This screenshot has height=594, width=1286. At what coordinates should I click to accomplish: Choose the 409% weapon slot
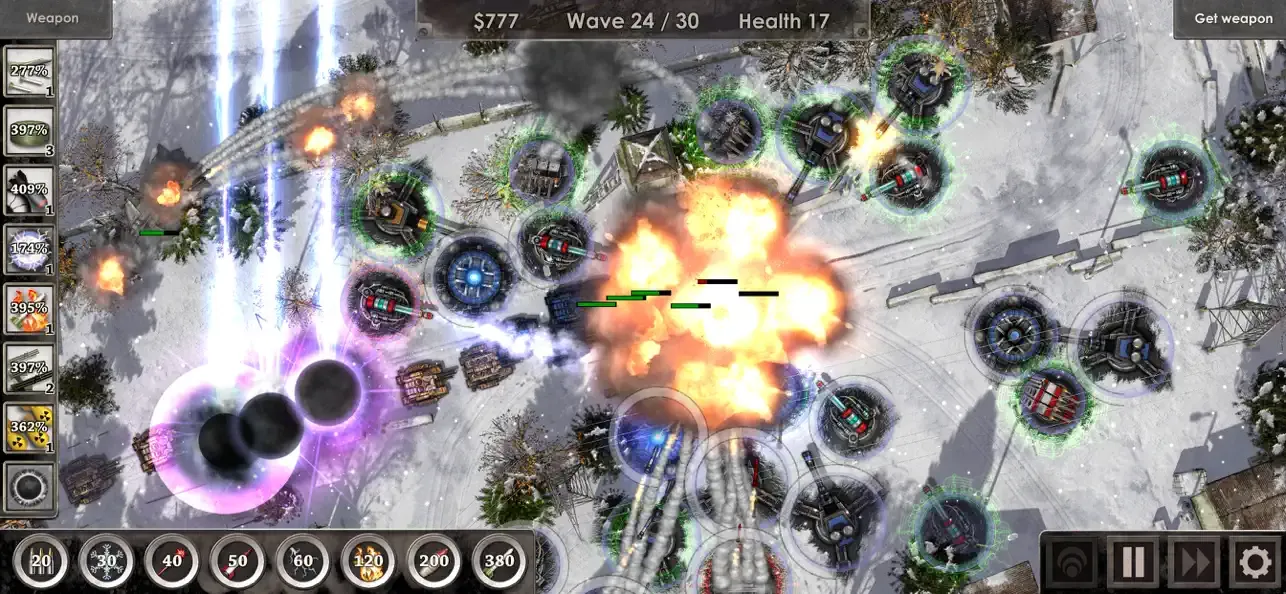(x=29, y=191)
